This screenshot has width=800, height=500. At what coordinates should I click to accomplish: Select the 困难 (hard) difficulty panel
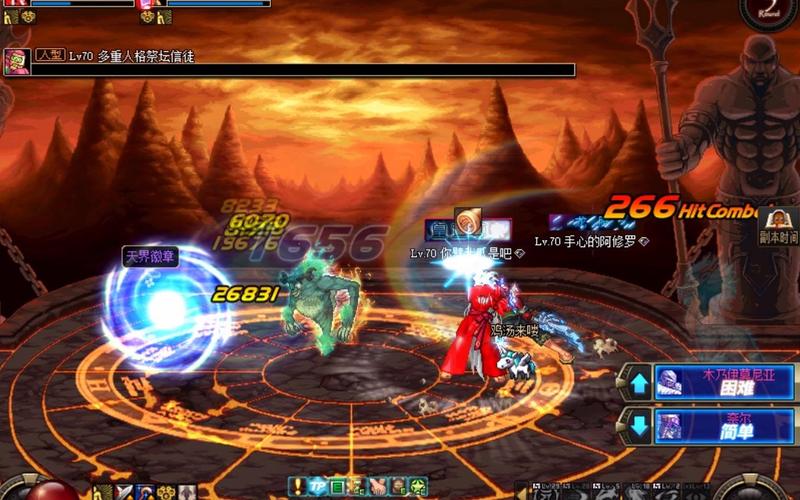coord(723,381)
